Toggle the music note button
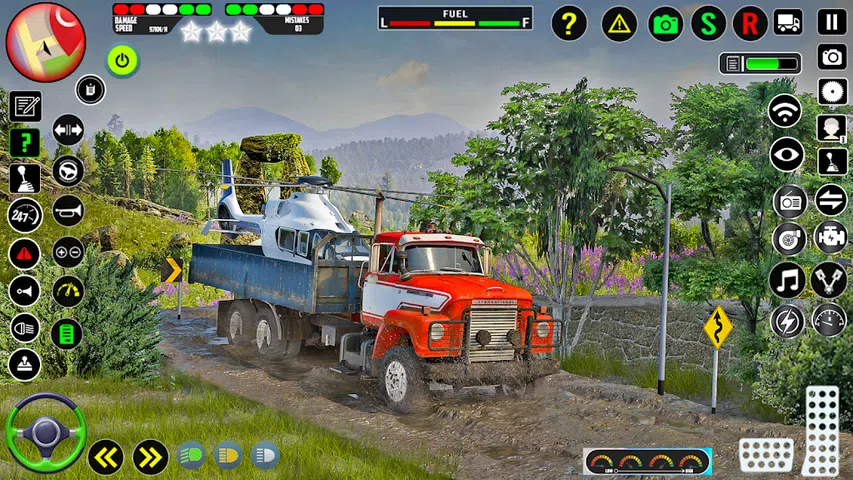The width and height of the screenshot is (853, 480). pyautogui.click(x=787, y=280)
